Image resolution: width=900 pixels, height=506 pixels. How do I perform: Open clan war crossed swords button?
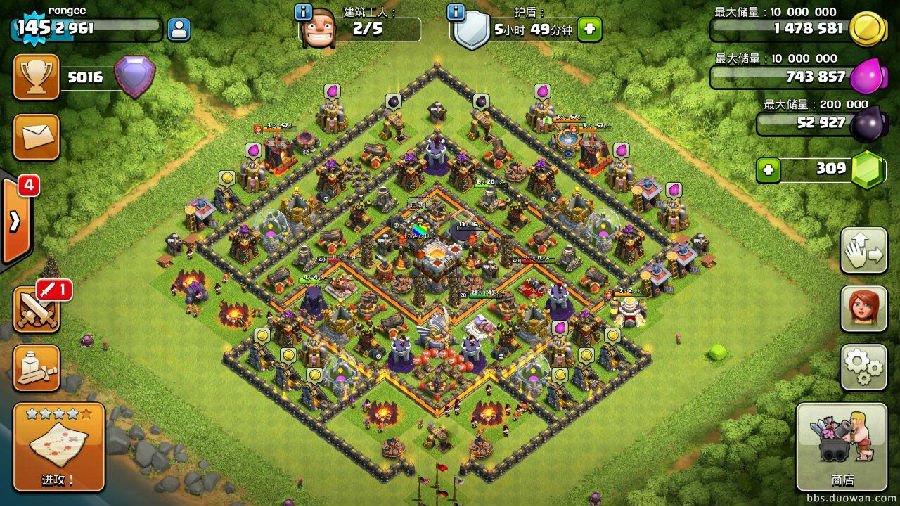click(36, 308)
